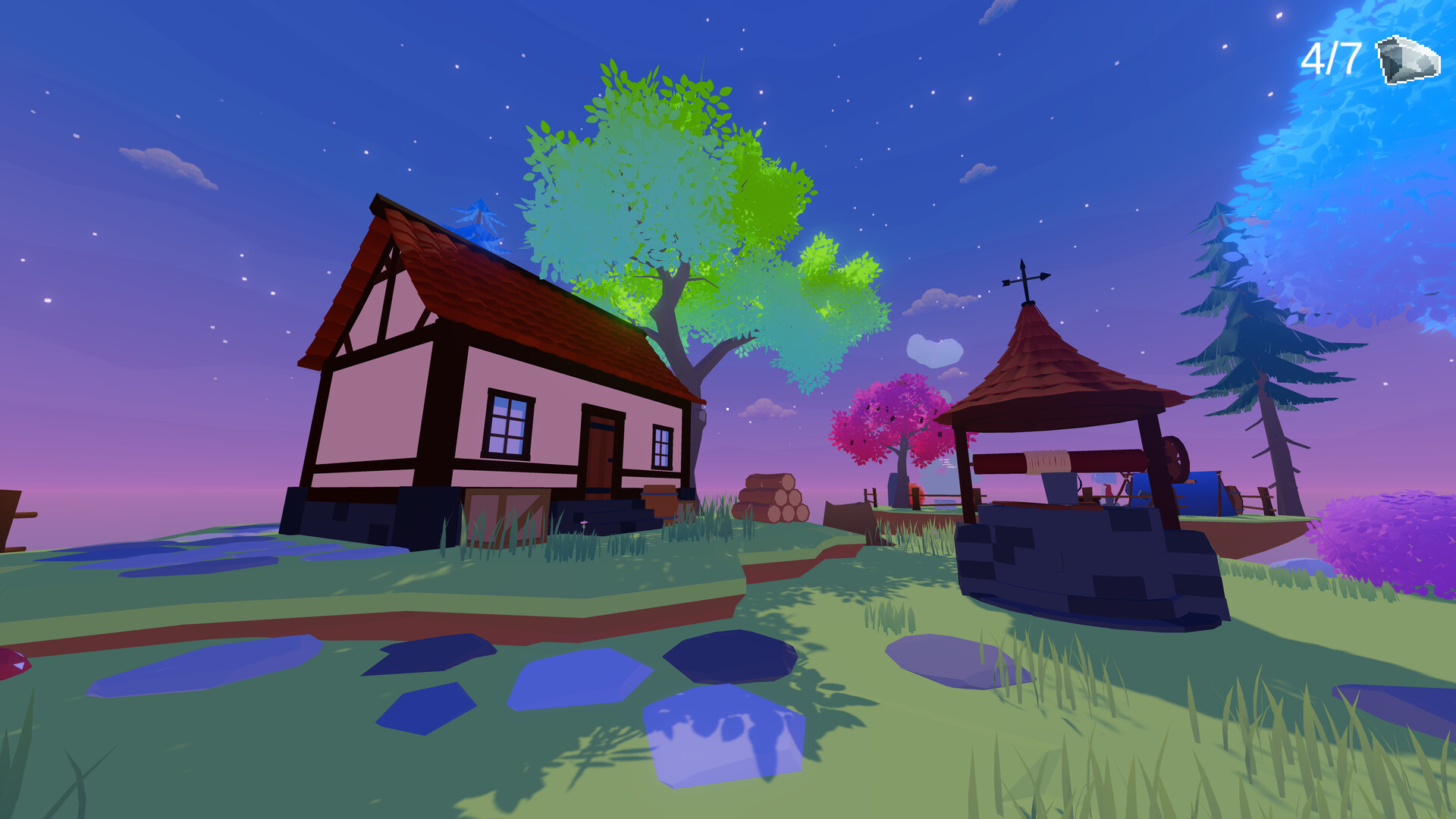The width and height of the screenshot is (1456, 819).
Task: Click the wooden door of the cottage
Action: [x=603, y=447]
